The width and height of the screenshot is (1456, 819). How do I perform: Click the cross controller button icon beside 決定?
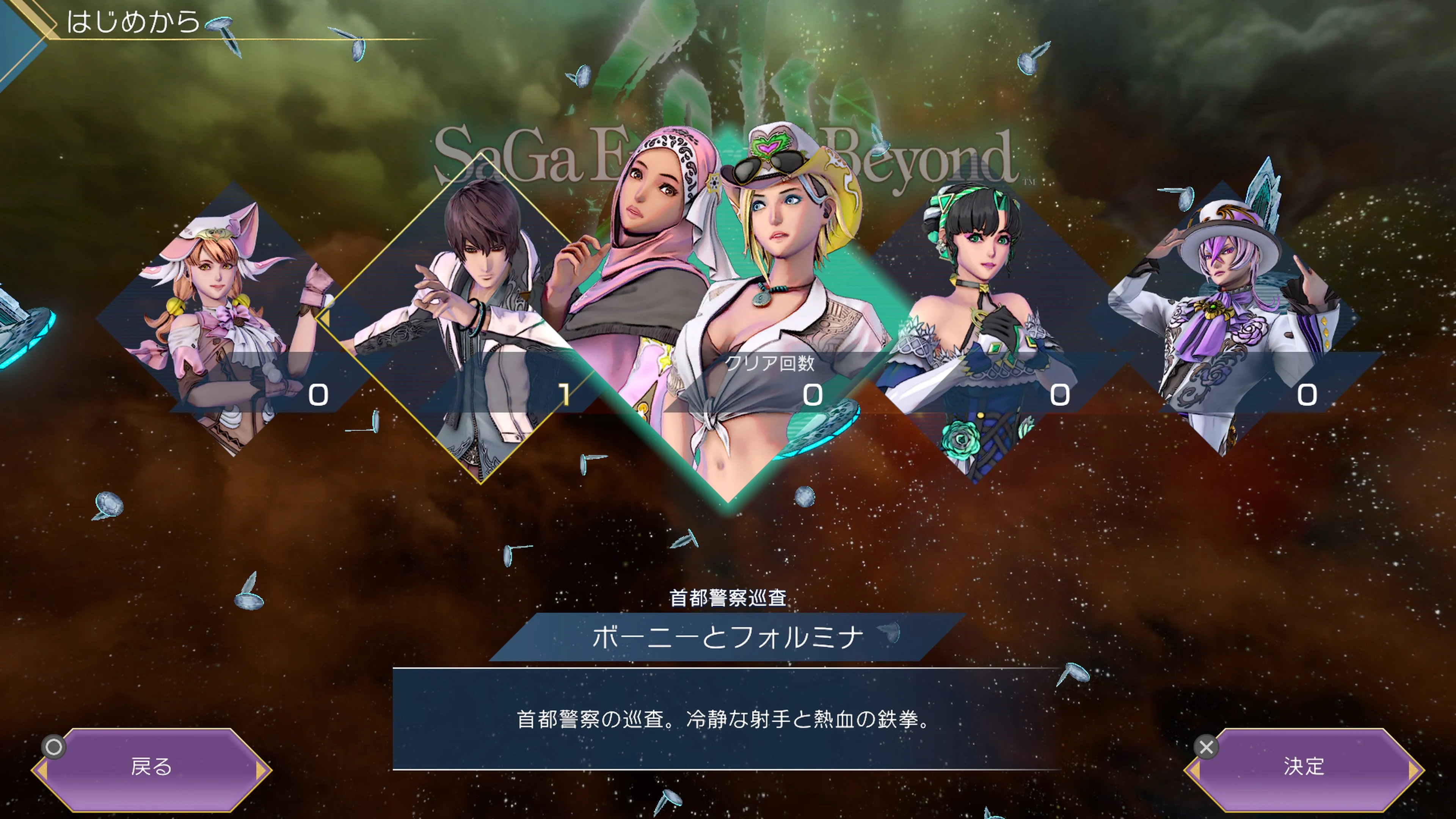[1207, 748]
